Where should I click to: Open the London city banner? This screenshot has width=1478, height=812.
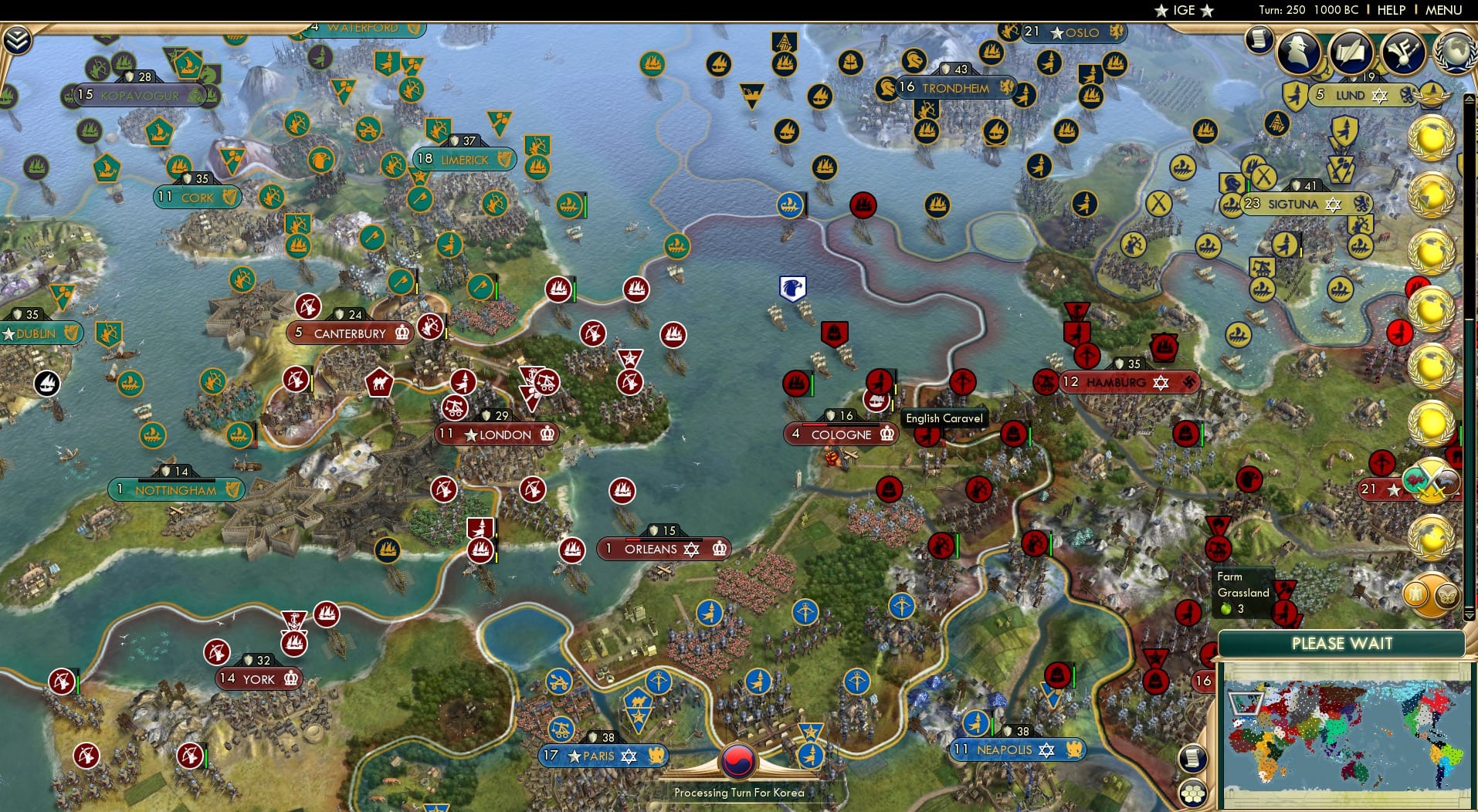point(495,434)
